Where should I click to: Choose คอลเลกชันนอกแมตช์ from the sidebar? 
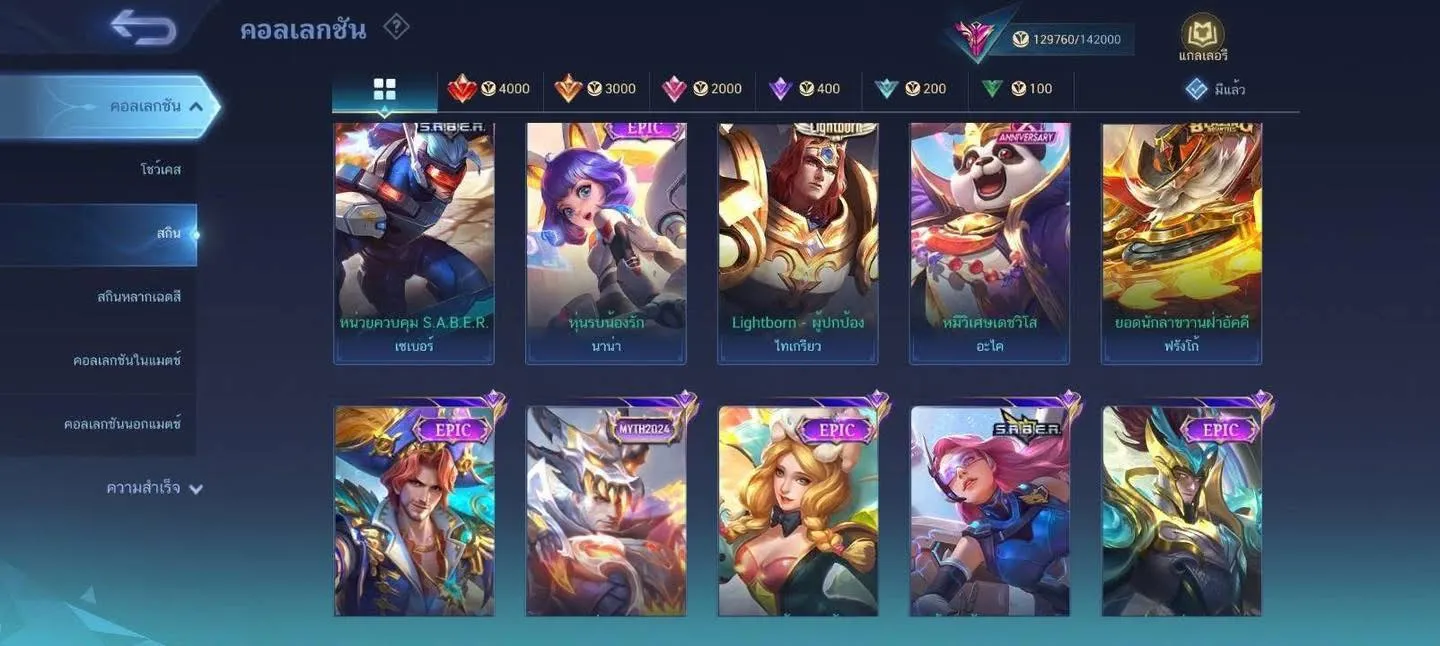click(122, 424)
